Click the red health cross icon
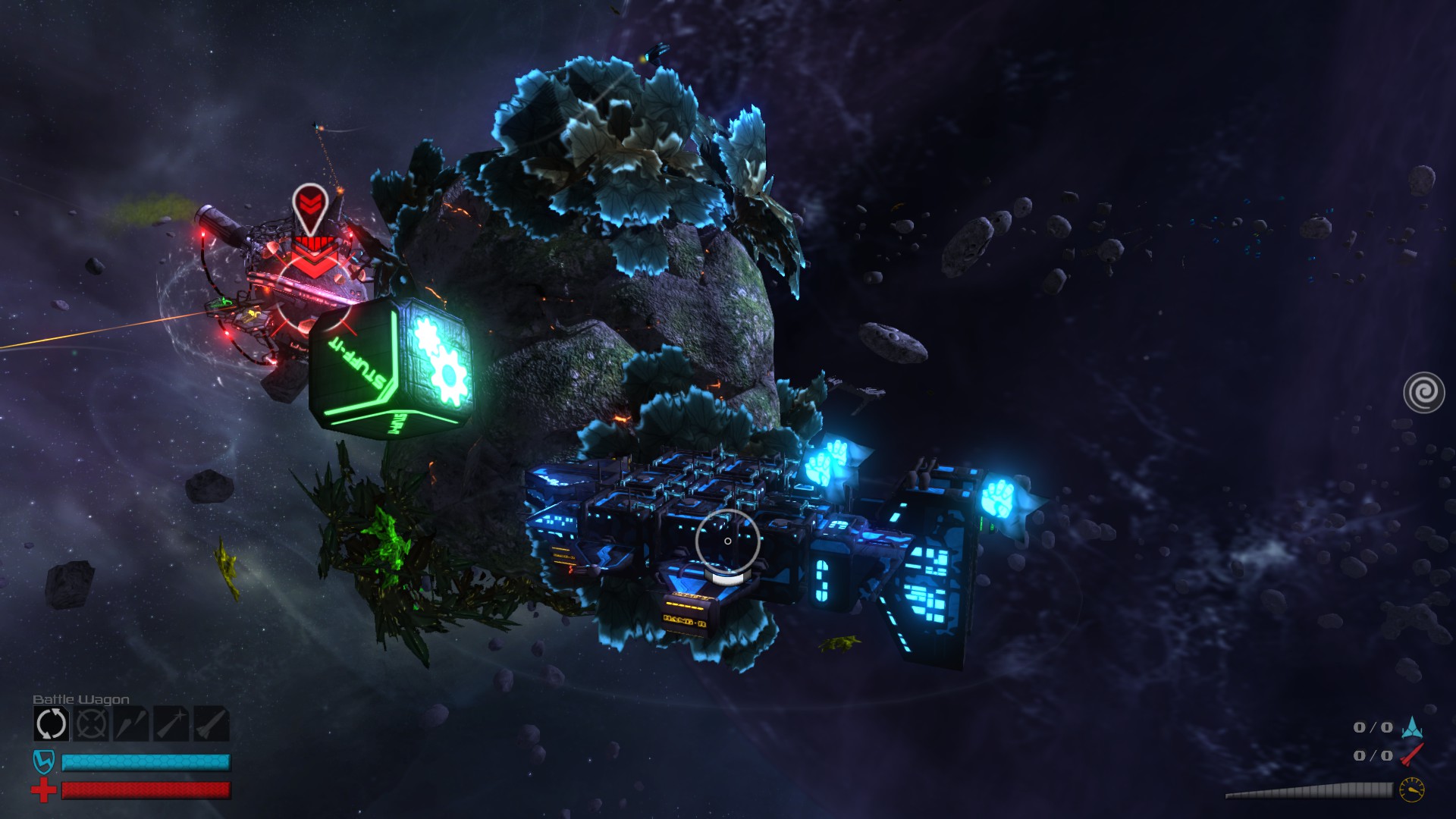The width and height of the screenshot is (1456, 819). pos(44,790)
